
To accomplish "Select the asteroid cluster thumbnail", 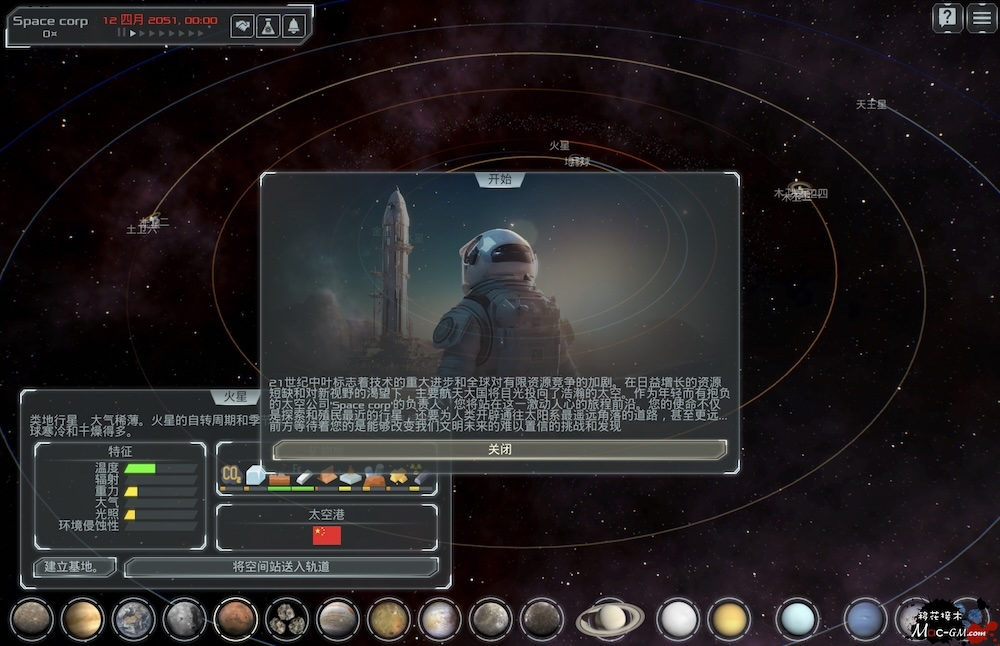I will coord(286,619).
